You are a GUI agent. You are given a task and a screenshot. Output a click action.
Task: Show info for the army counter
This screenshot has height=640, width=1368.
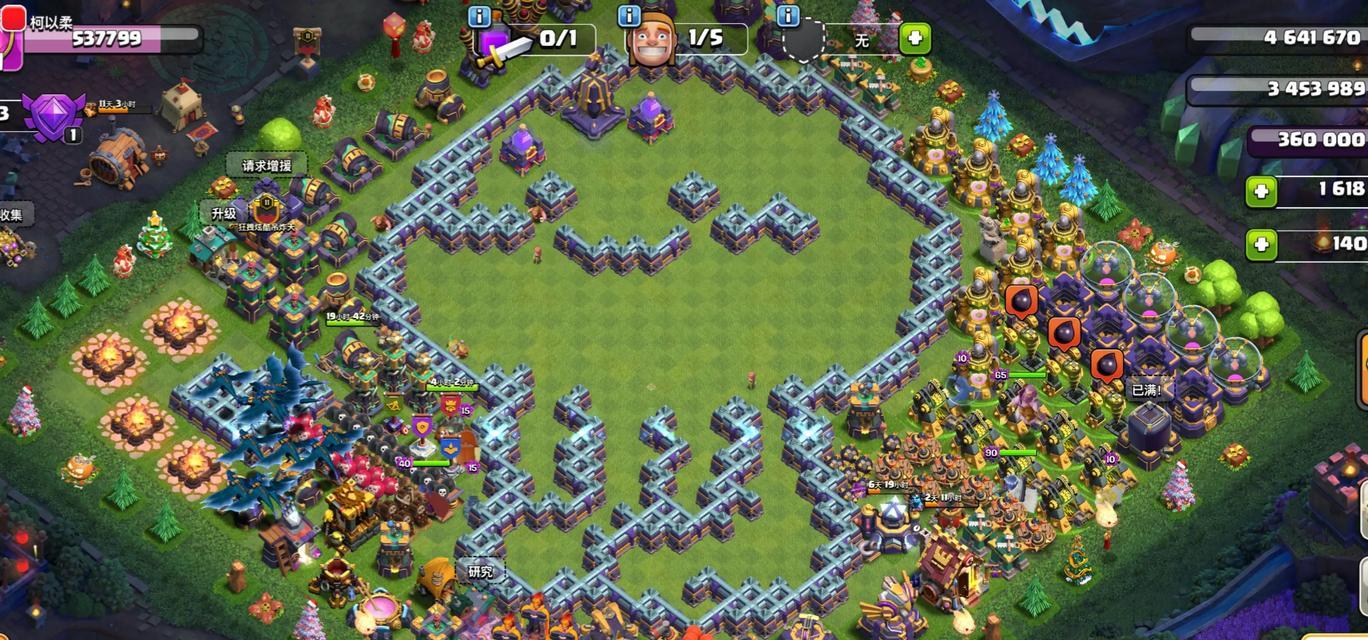[479, 17]
